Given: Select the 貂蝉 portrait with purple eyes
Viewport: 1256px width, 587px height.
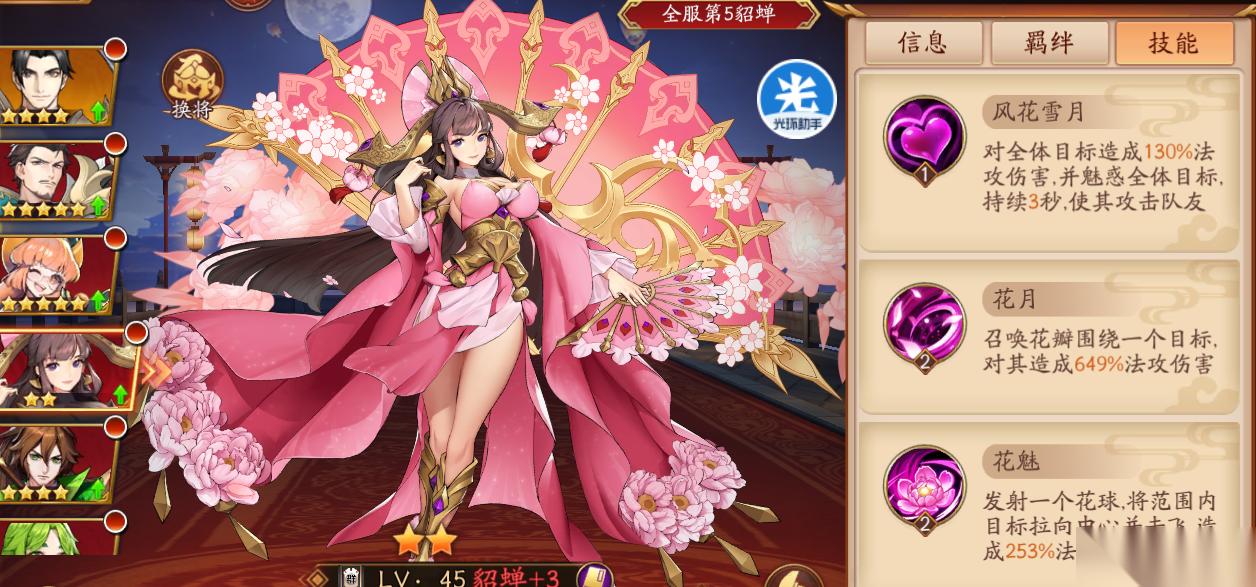Looking at the screenshot, I should click(x=66, y=369).
